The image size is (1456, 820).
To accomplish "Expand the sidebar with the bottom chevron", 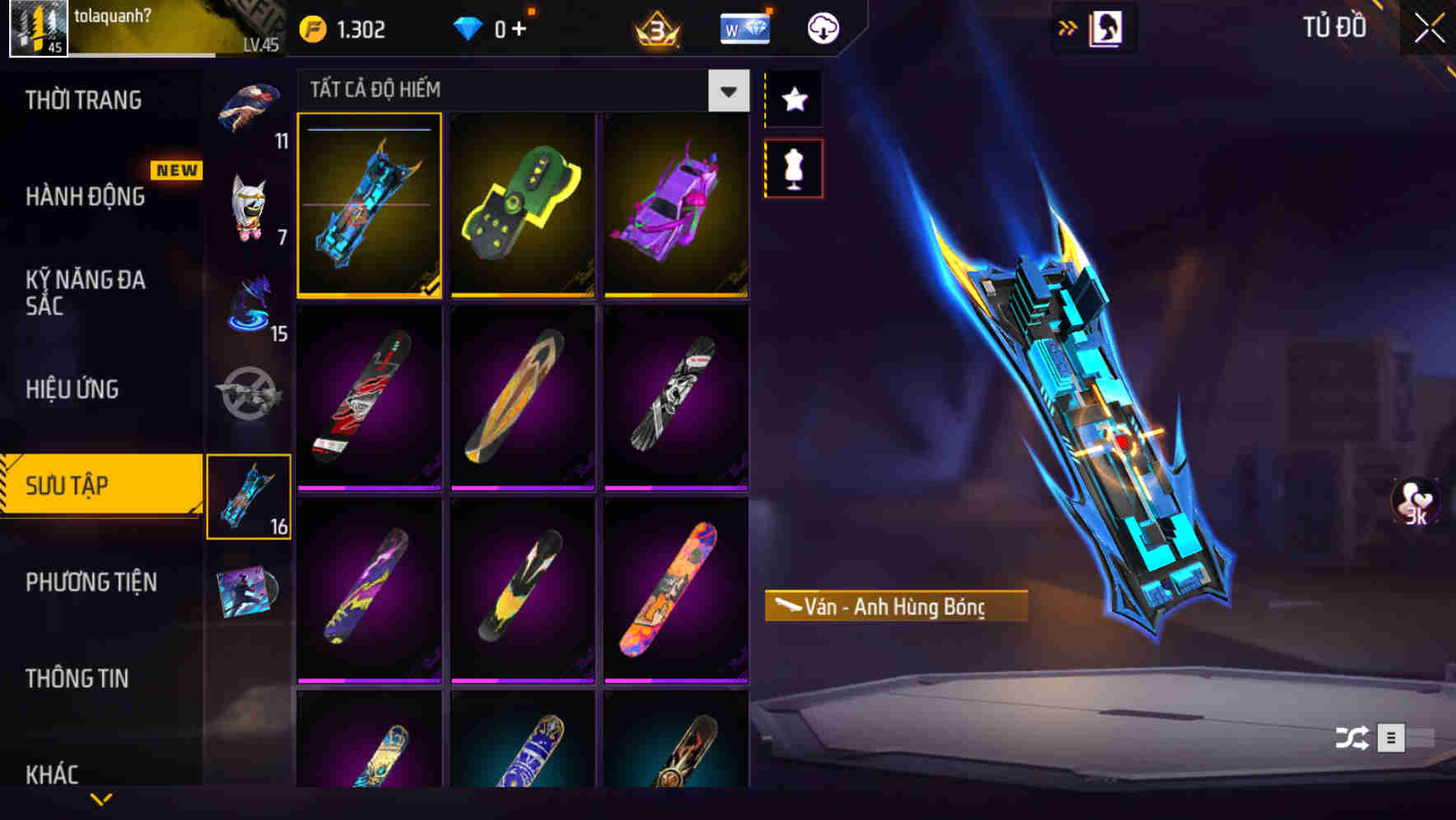I will (99, 800).
